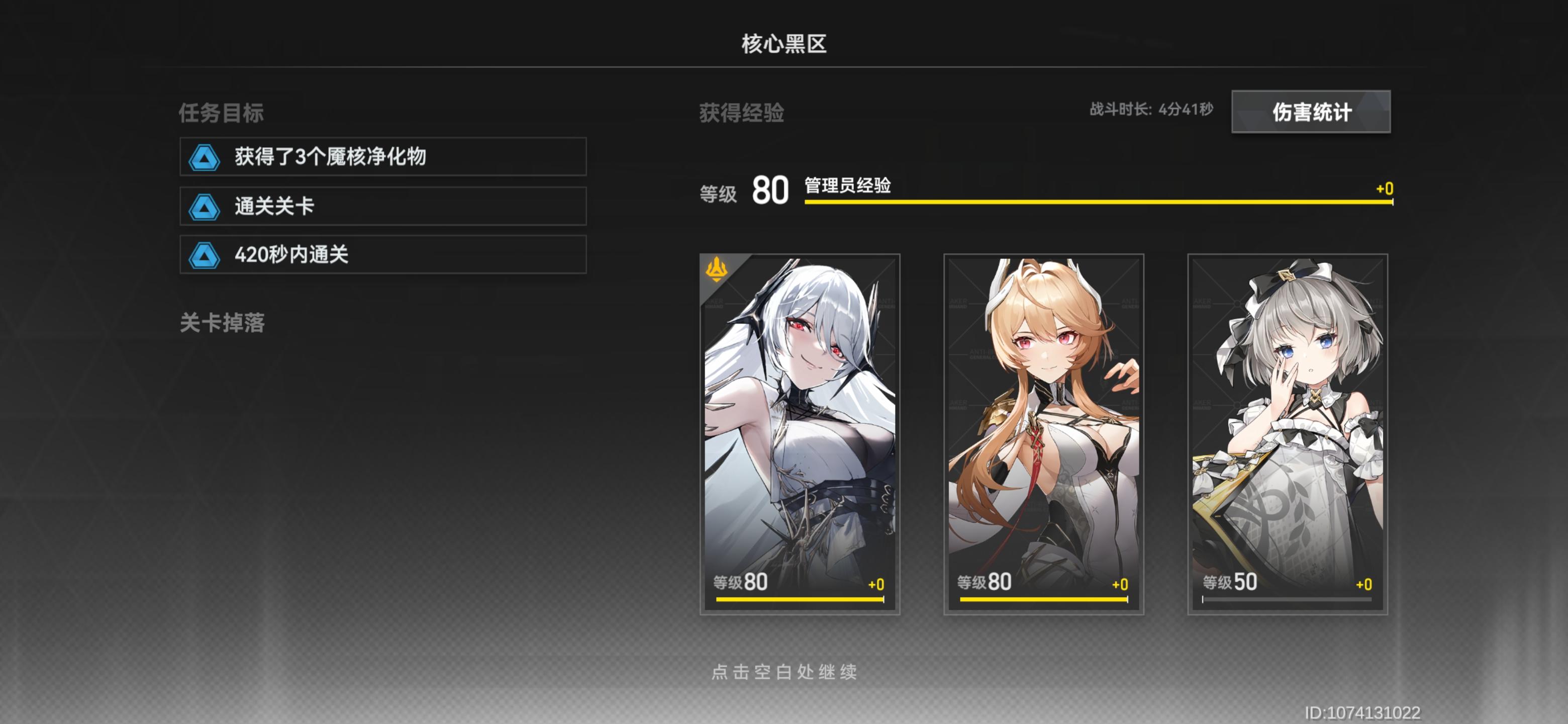Screen dimensions: 1568x724
Task: Open the 伤害统计 damage statistics panel
Action: coord(1312,112)
